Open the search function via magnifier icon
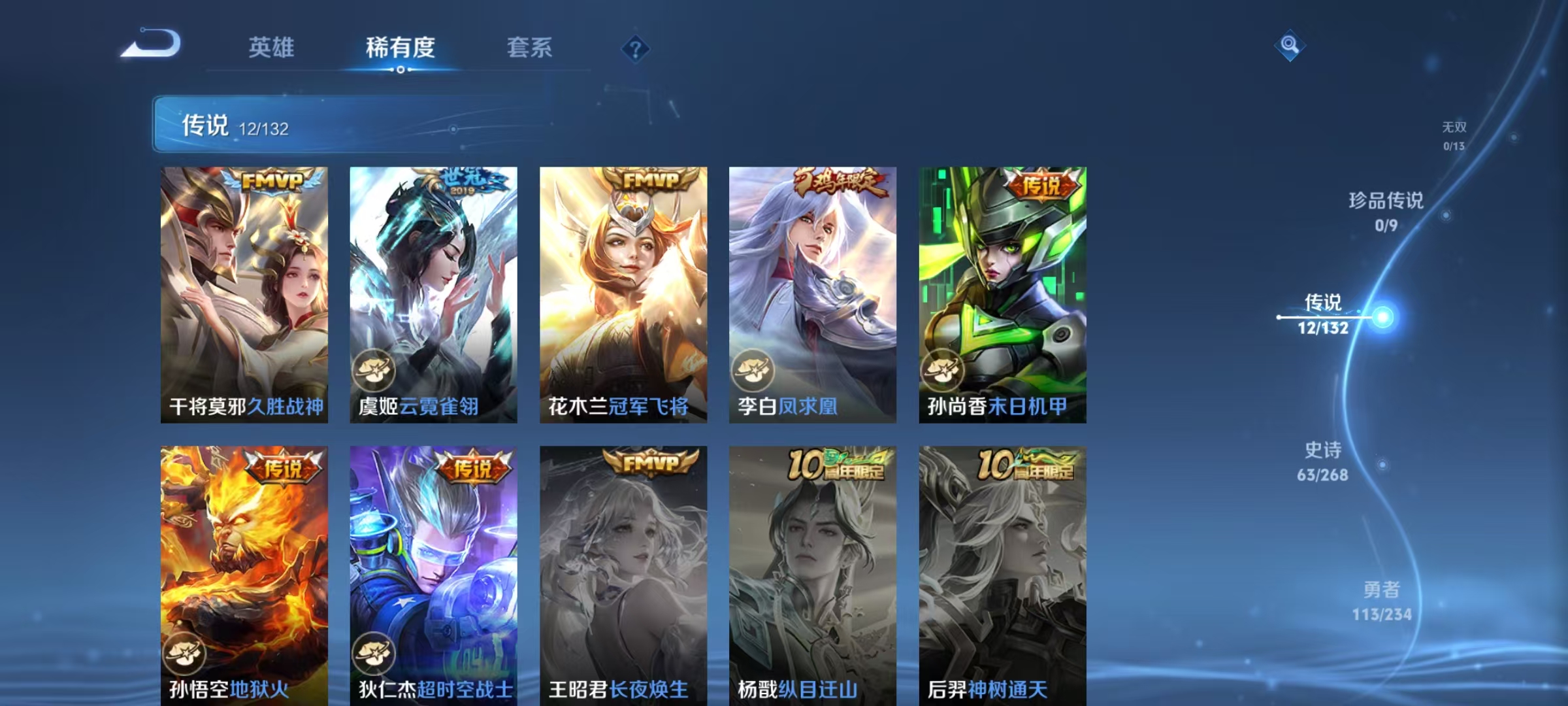The width and height of the screenshot is (1568, 706). coord(1290,45)
